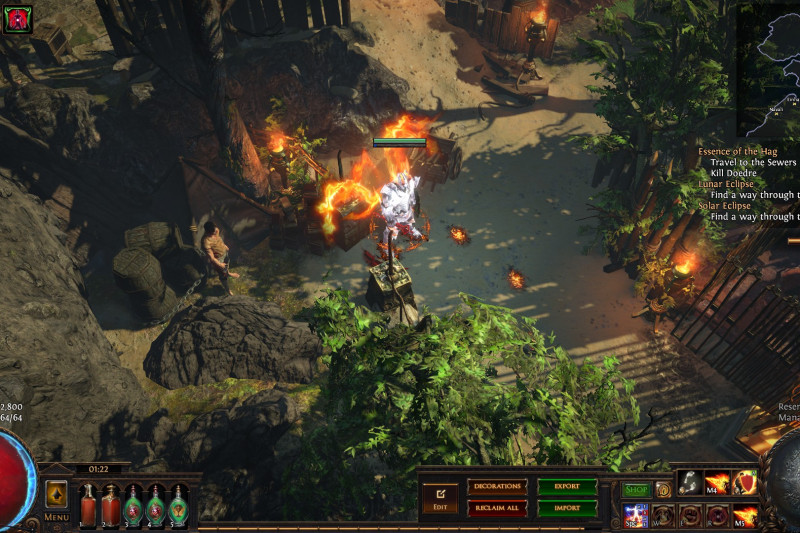
Task: Click the Export hideout button
Action: pos(567,487)
